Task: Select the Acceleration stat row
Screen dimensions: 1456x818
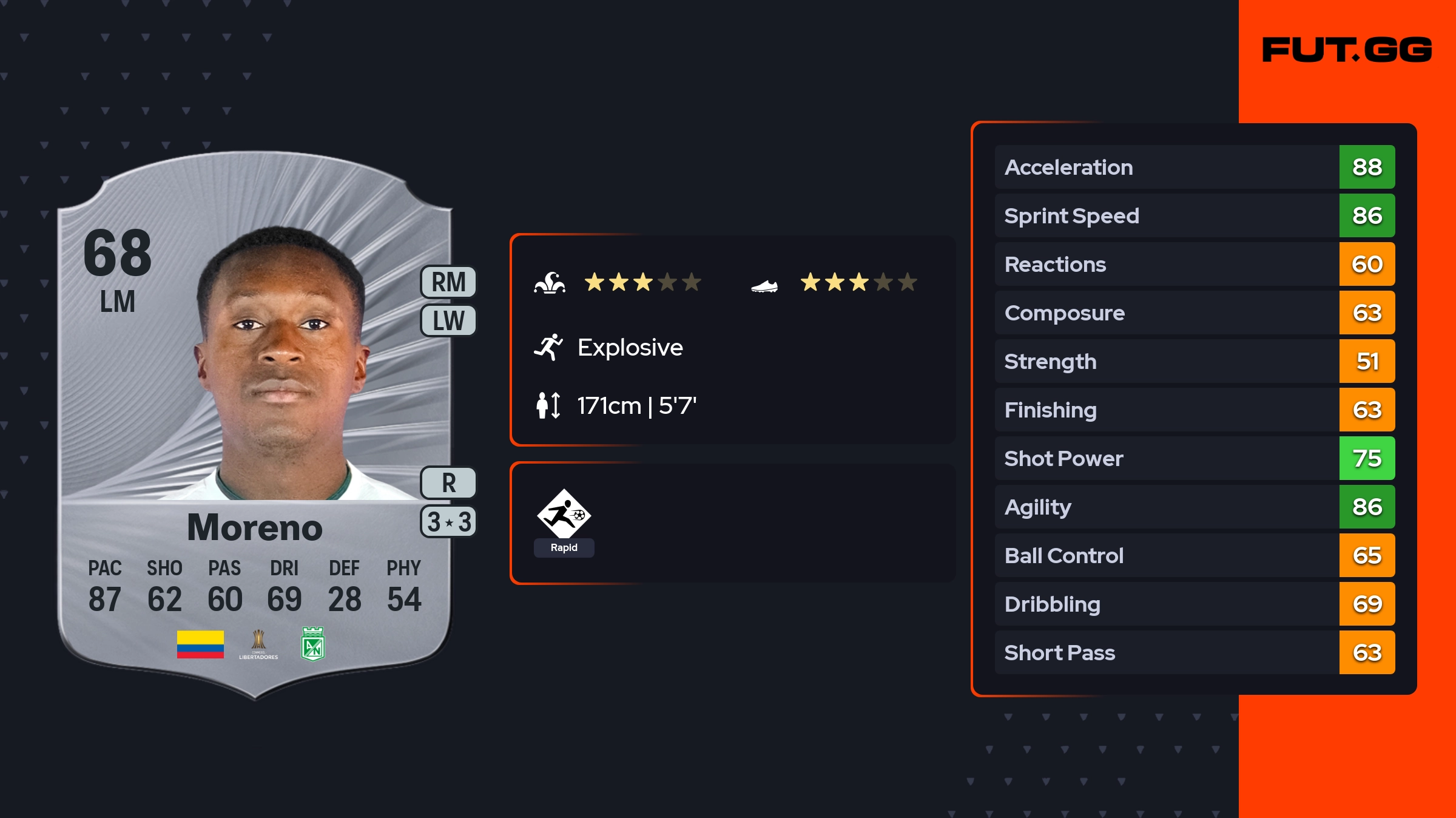Action: point(1194,167)
